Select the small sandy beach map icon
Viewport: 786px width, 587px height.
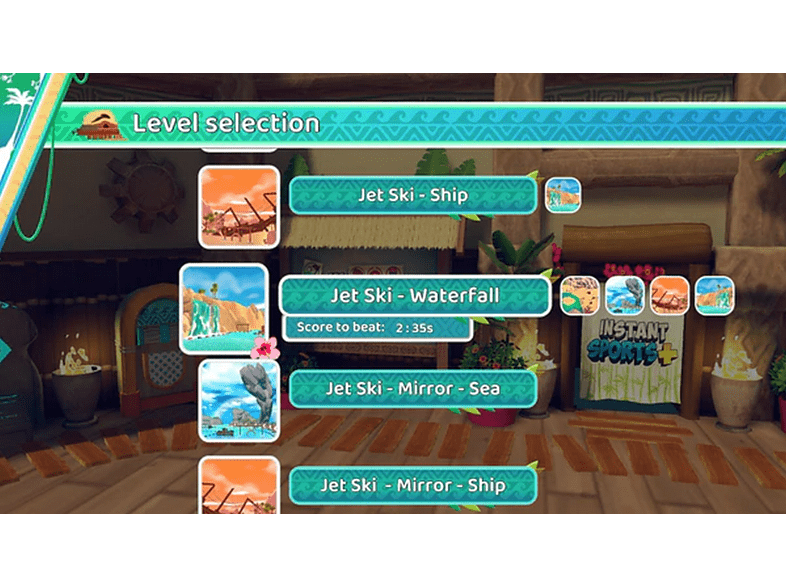click(x=579, y=295)
